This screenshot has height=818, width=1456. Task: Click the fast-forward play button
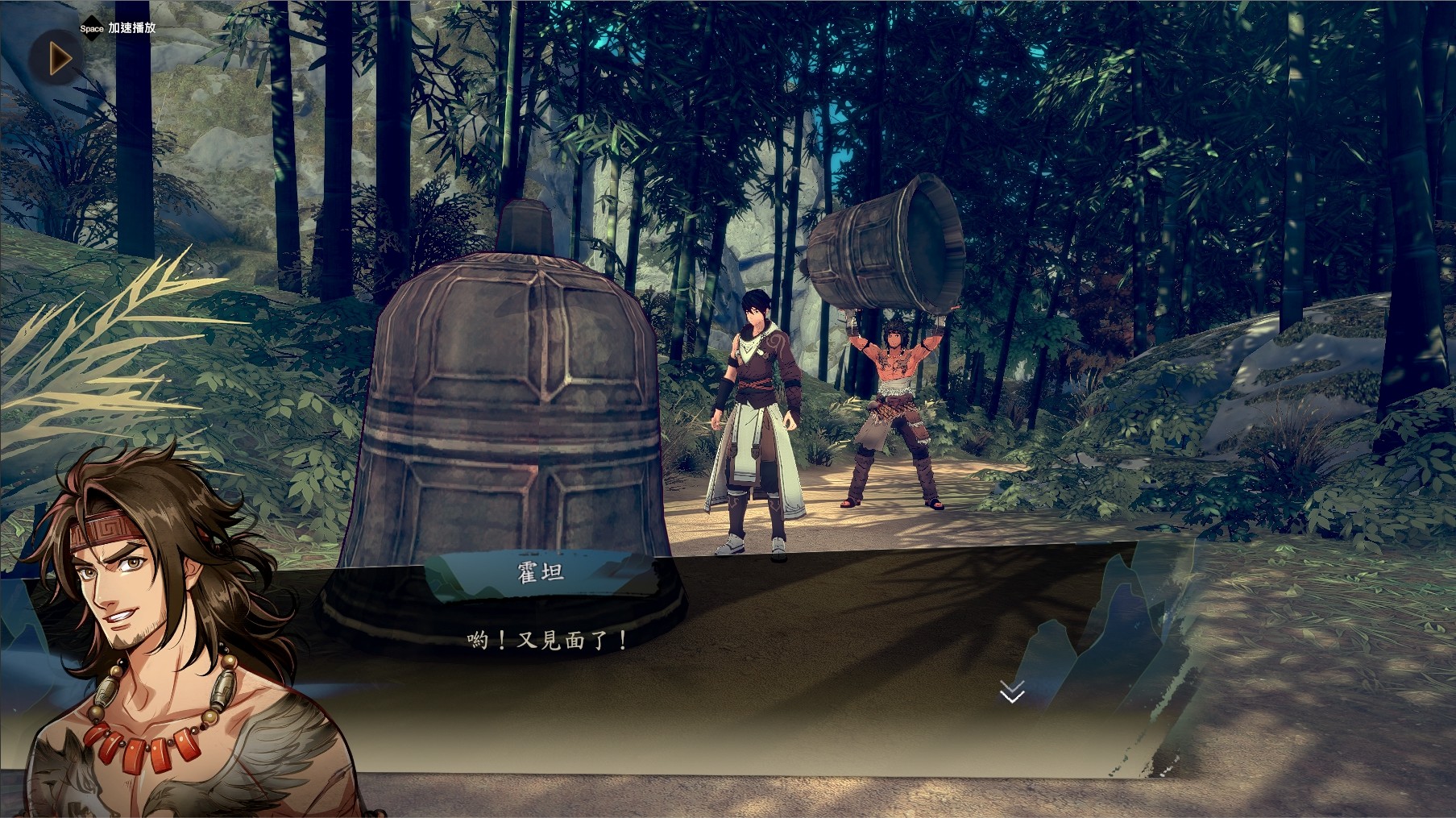click(58, 58)
